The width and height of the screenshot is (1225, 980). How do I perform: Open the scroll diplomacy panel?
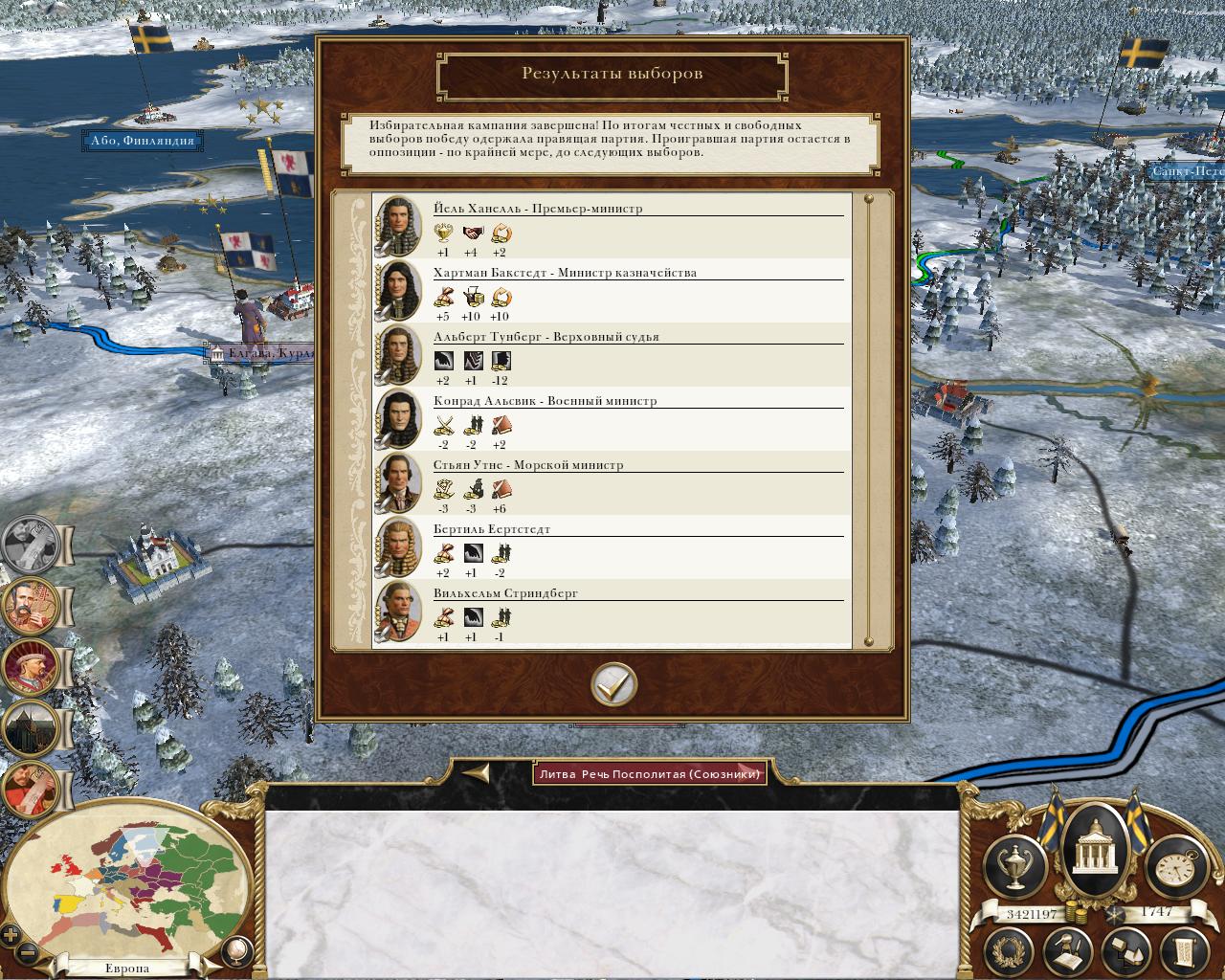tap(1183, 950)
